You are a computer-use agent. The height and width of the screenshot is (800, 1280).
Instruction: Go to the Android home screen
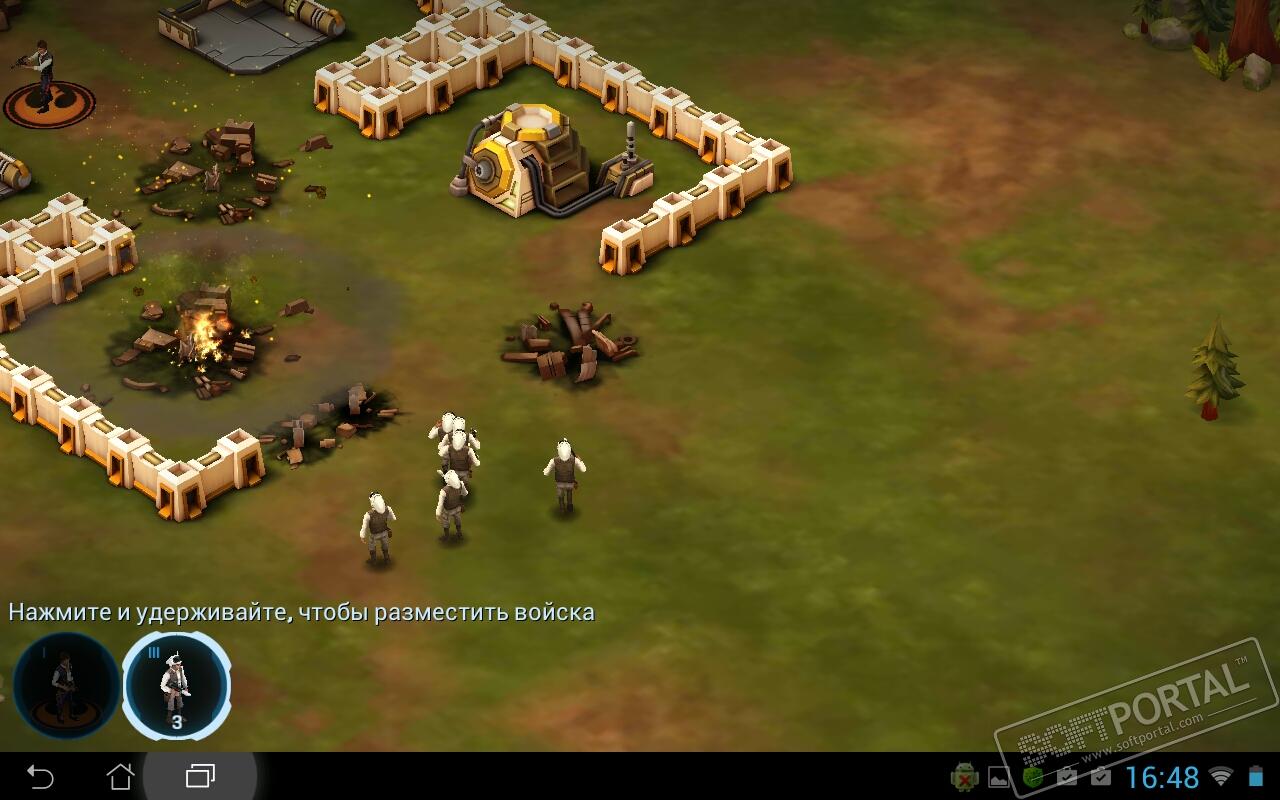click(120, 776)
